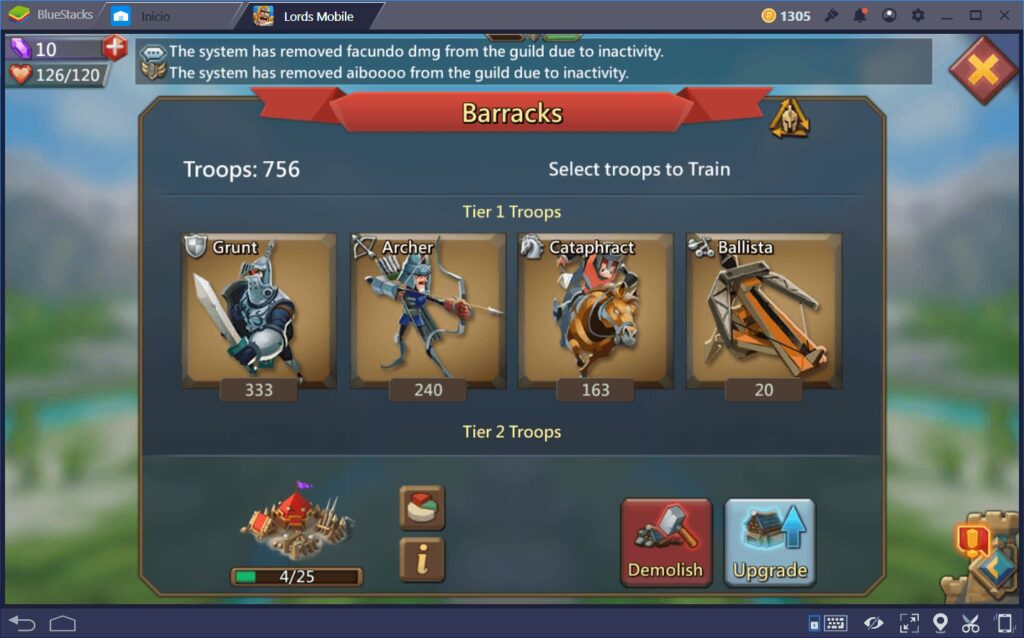Image resolution: width=1024 pixels, height=638 pixels.
Task: Open the Barracks info button
Action: coord(422,560)
